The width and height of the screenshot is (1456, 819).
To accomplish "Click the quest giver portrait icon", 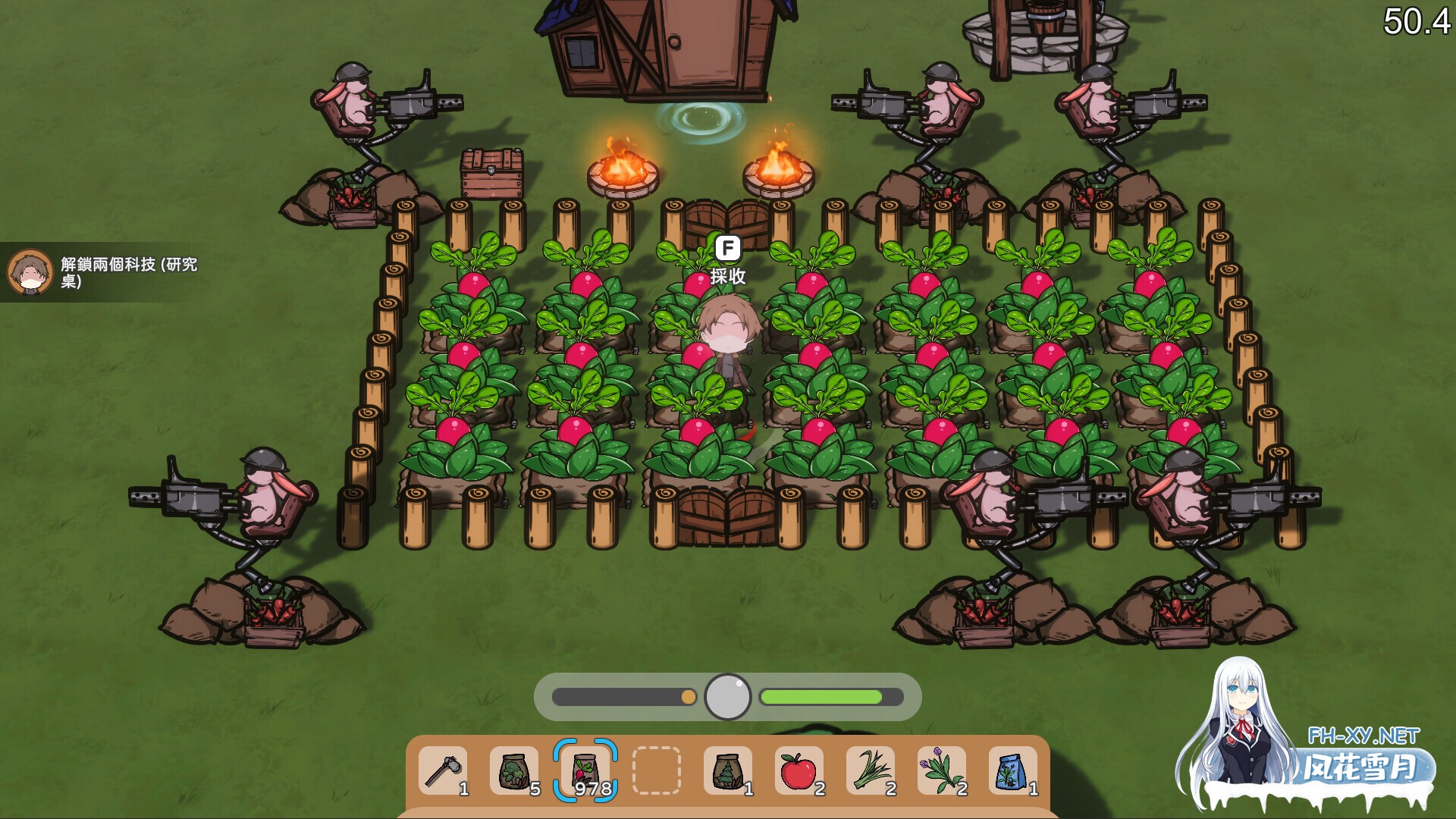I will click(x=30, y=272).
